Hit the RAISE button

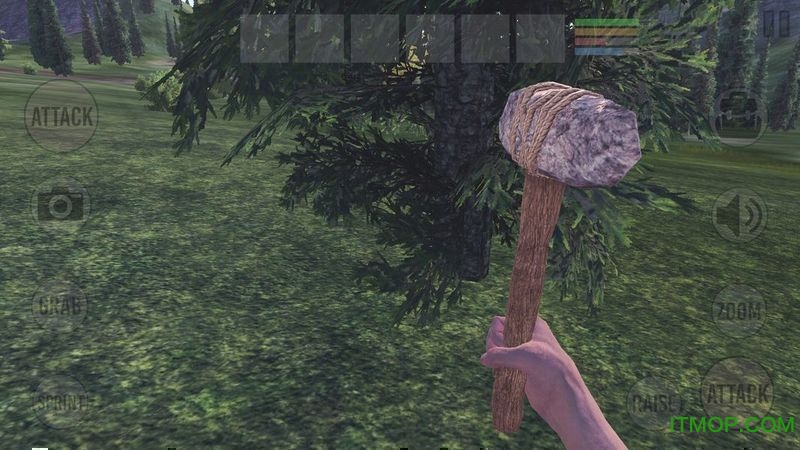point(654,403)
